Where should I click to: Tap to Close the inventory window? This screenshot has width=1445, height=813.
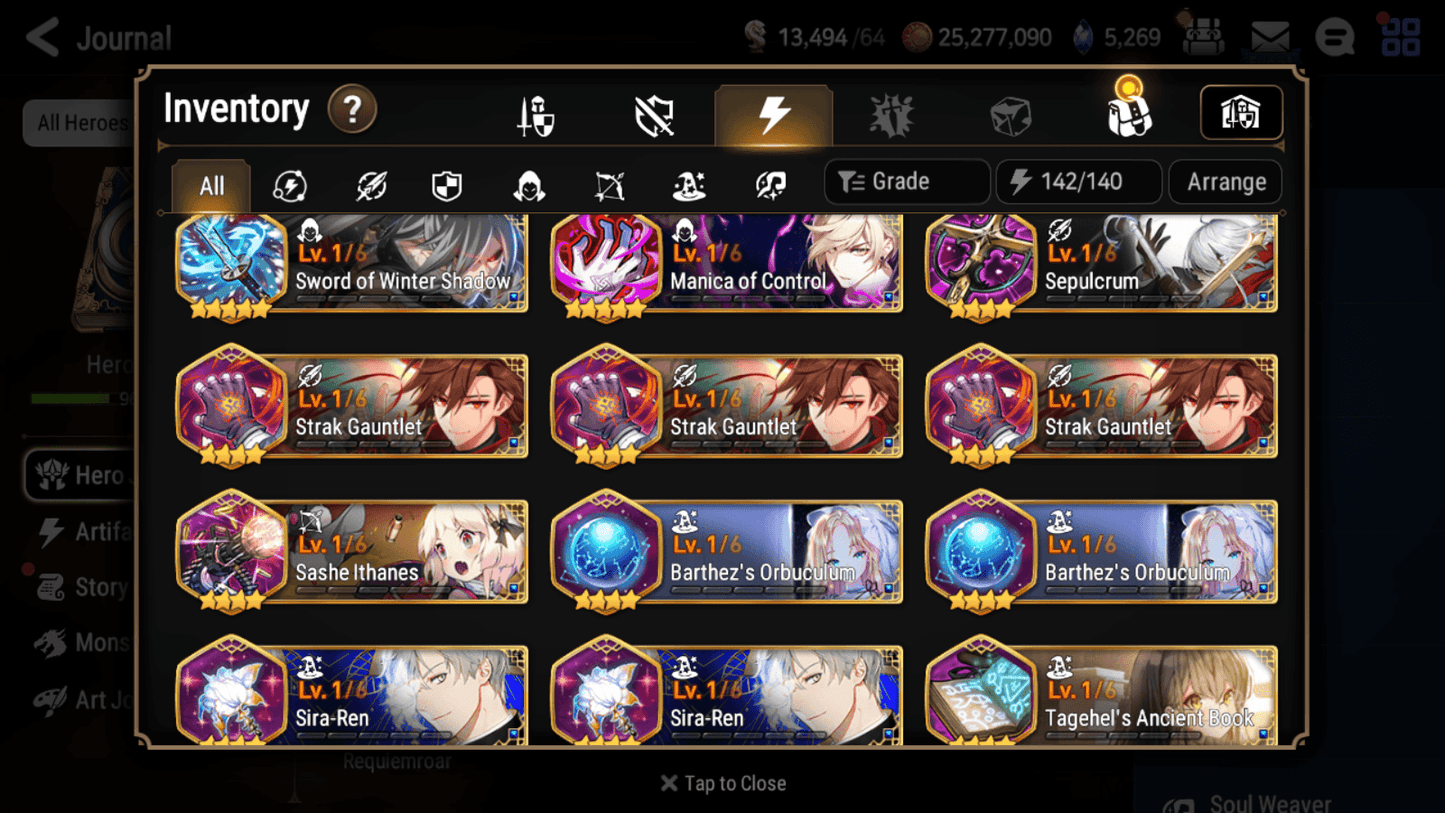click(x=722, y=783)
